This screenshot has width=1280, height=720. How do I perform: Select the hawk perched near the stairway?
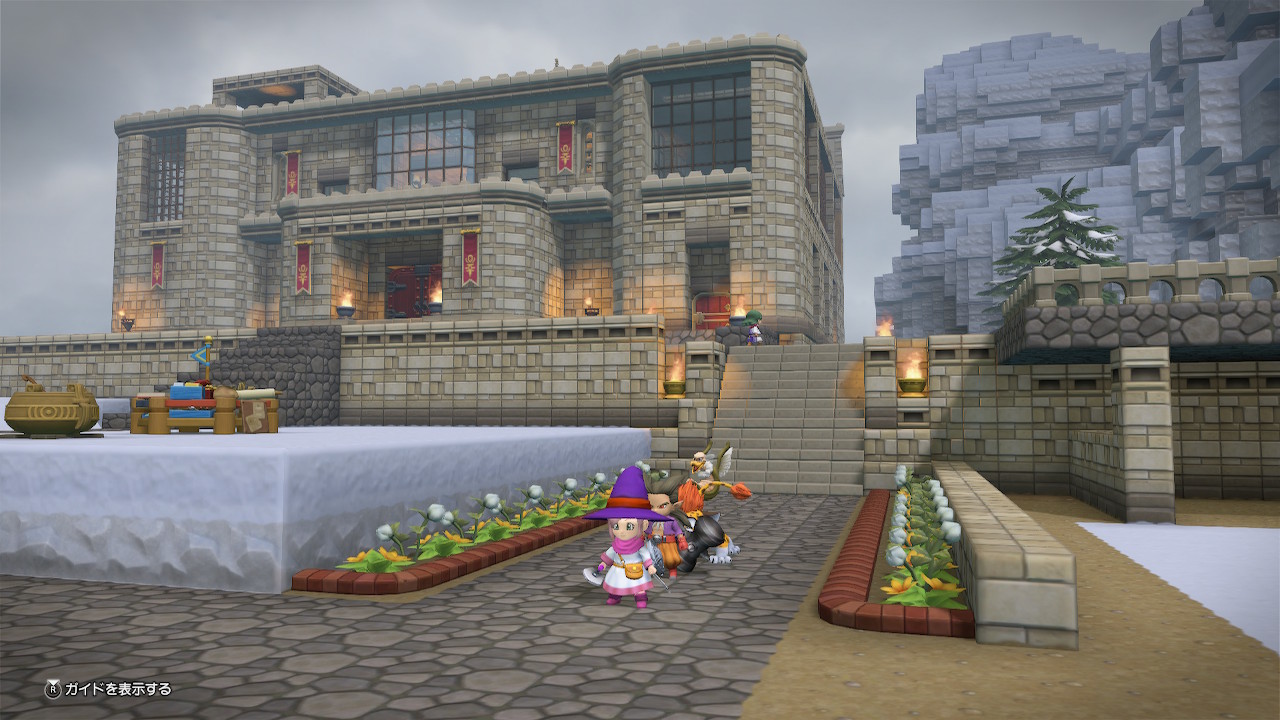pos(700,465)
